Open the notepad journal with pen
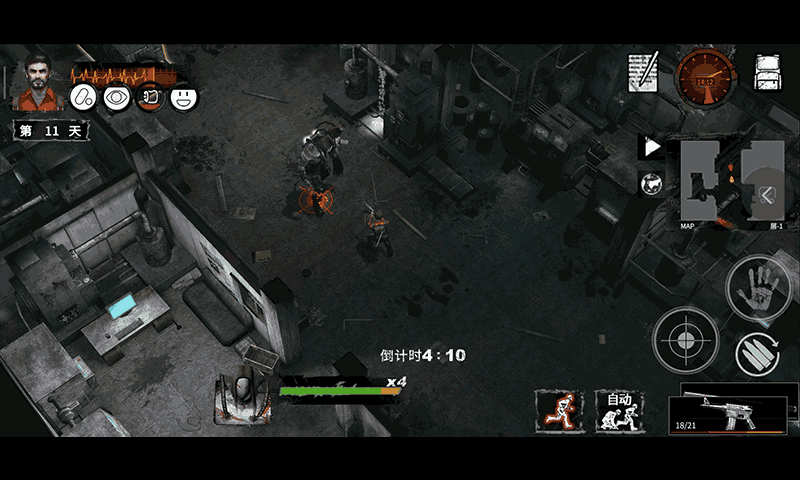 pyautogui.click(x=643, y=72)
